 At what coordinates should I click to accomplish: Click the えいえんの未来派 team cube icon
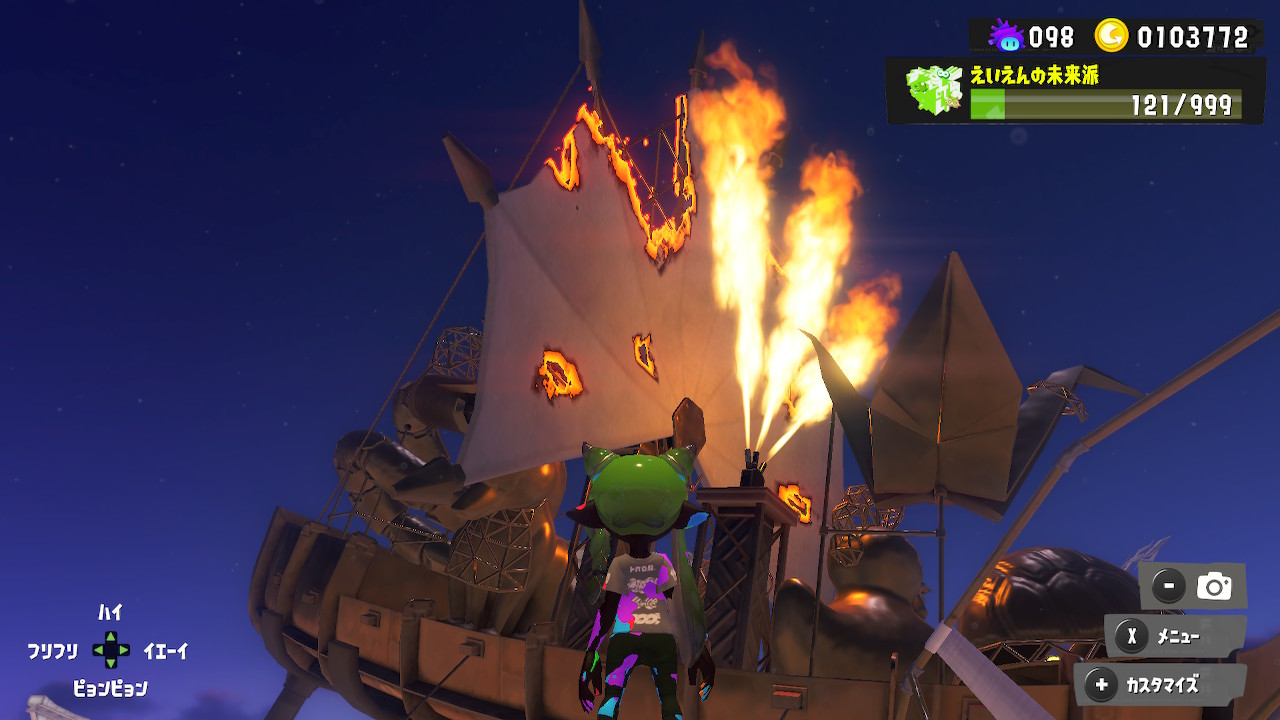(933, 90)
